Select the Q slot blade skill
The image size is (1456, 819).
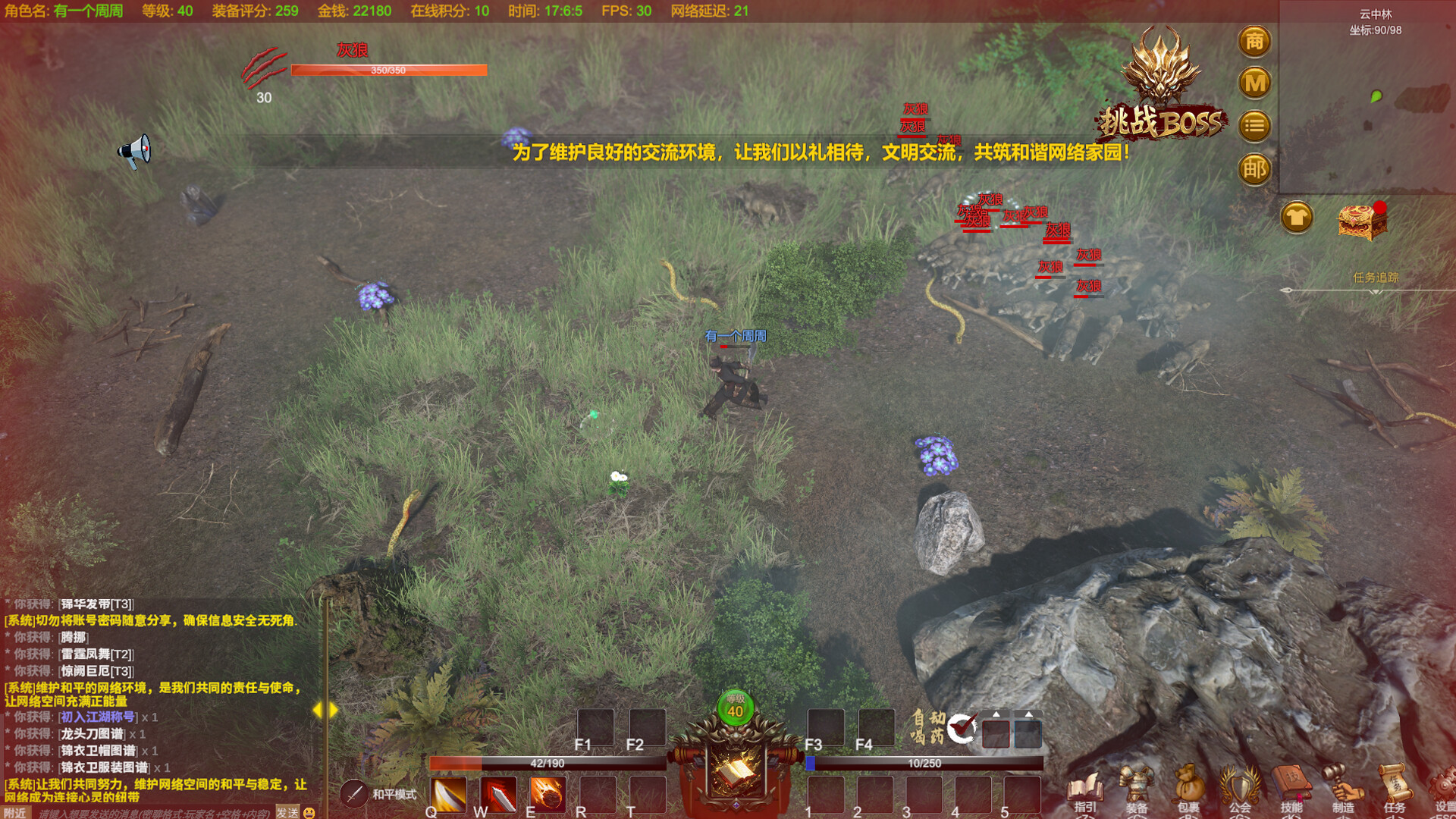450,795
